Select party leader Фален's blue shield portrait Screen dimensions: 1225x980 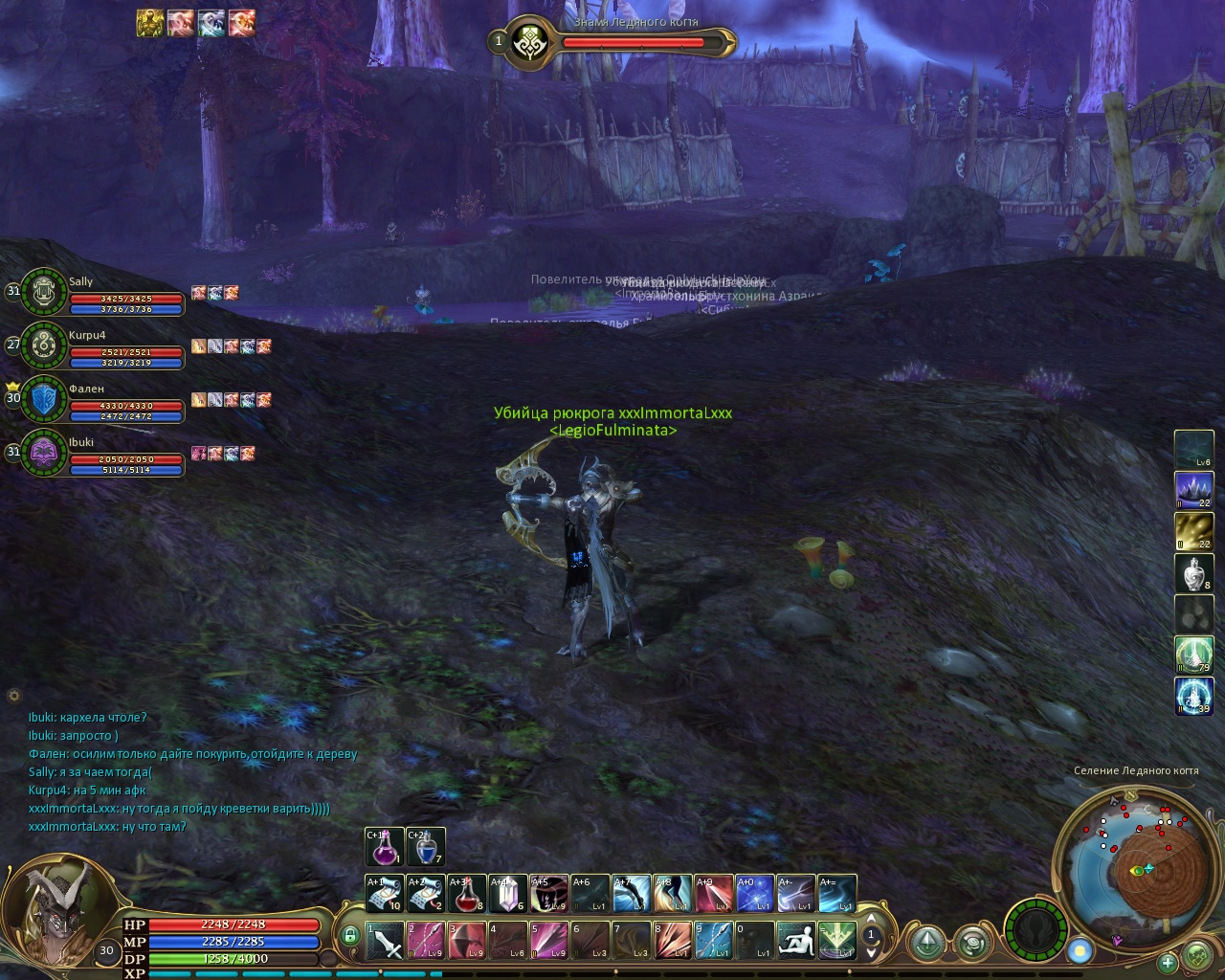pos(42,400)
